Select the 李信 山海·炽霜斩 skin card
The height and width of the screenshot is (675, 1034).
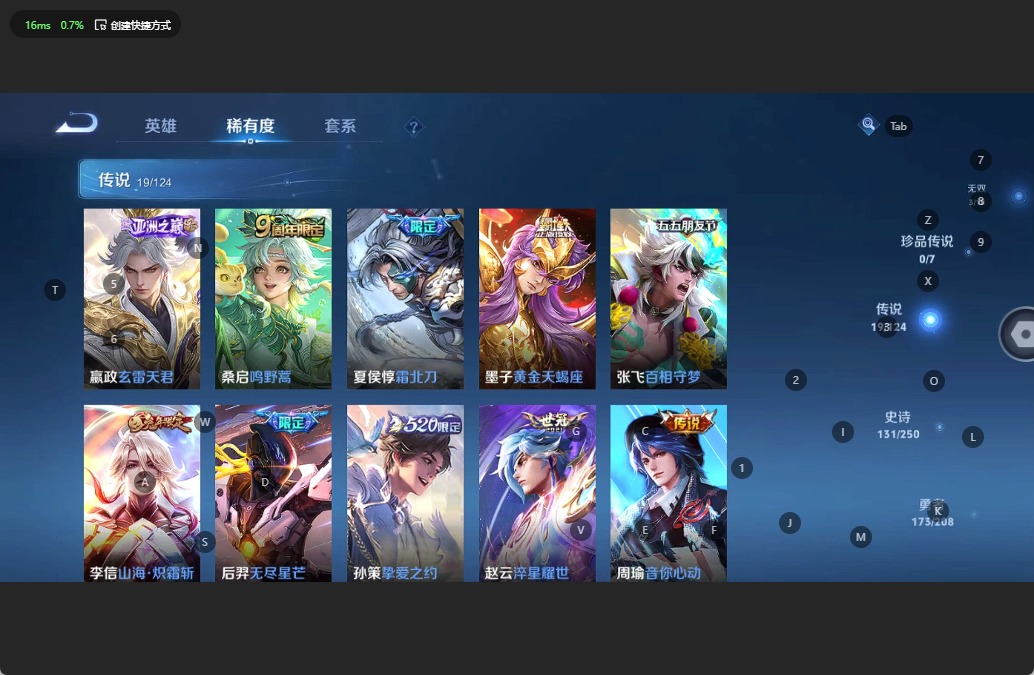(142, 492)
